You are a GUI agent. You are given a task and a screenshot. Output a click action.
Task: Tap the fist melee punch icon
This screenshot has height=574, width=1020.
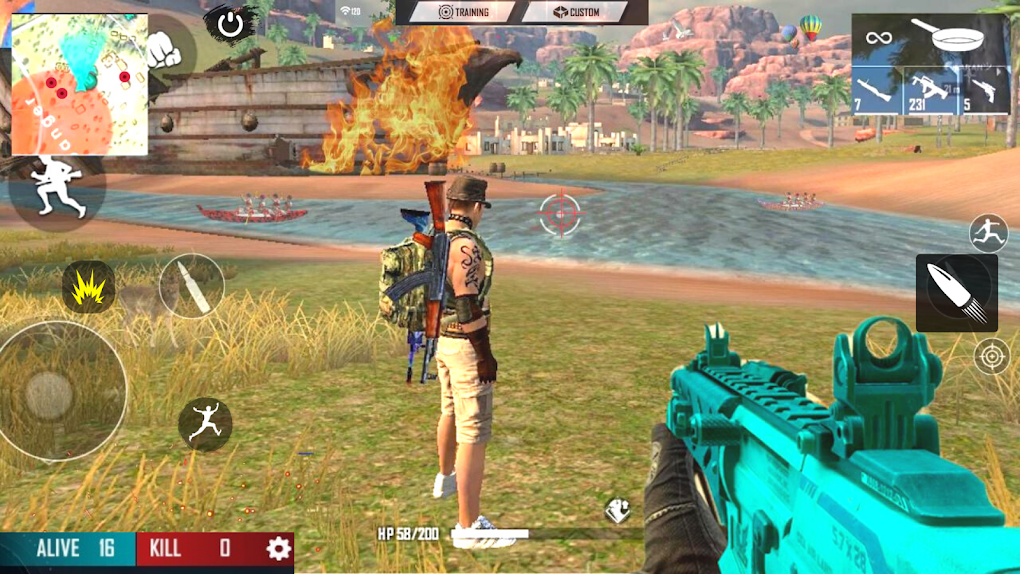pyautogui.click(x=163, y=49)
